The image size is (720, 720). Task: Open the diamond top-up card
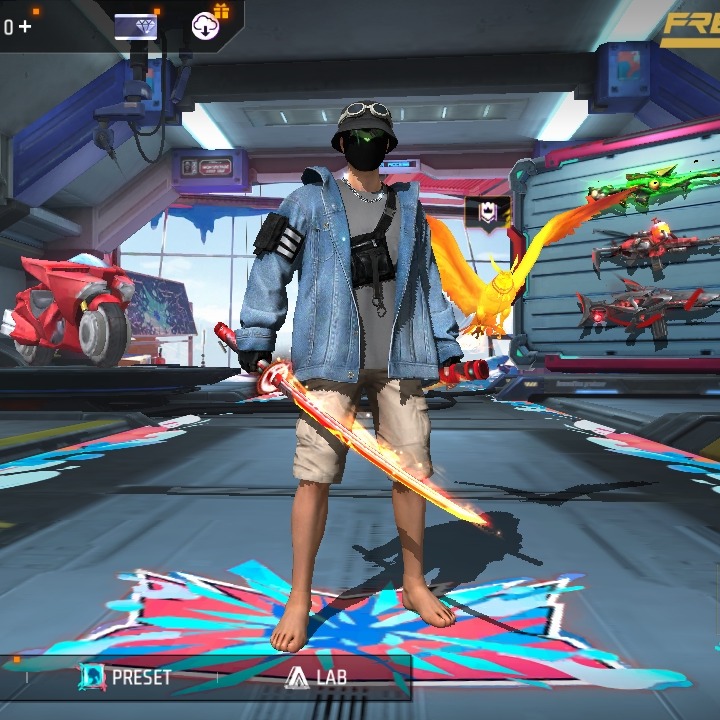click(136, 27)
